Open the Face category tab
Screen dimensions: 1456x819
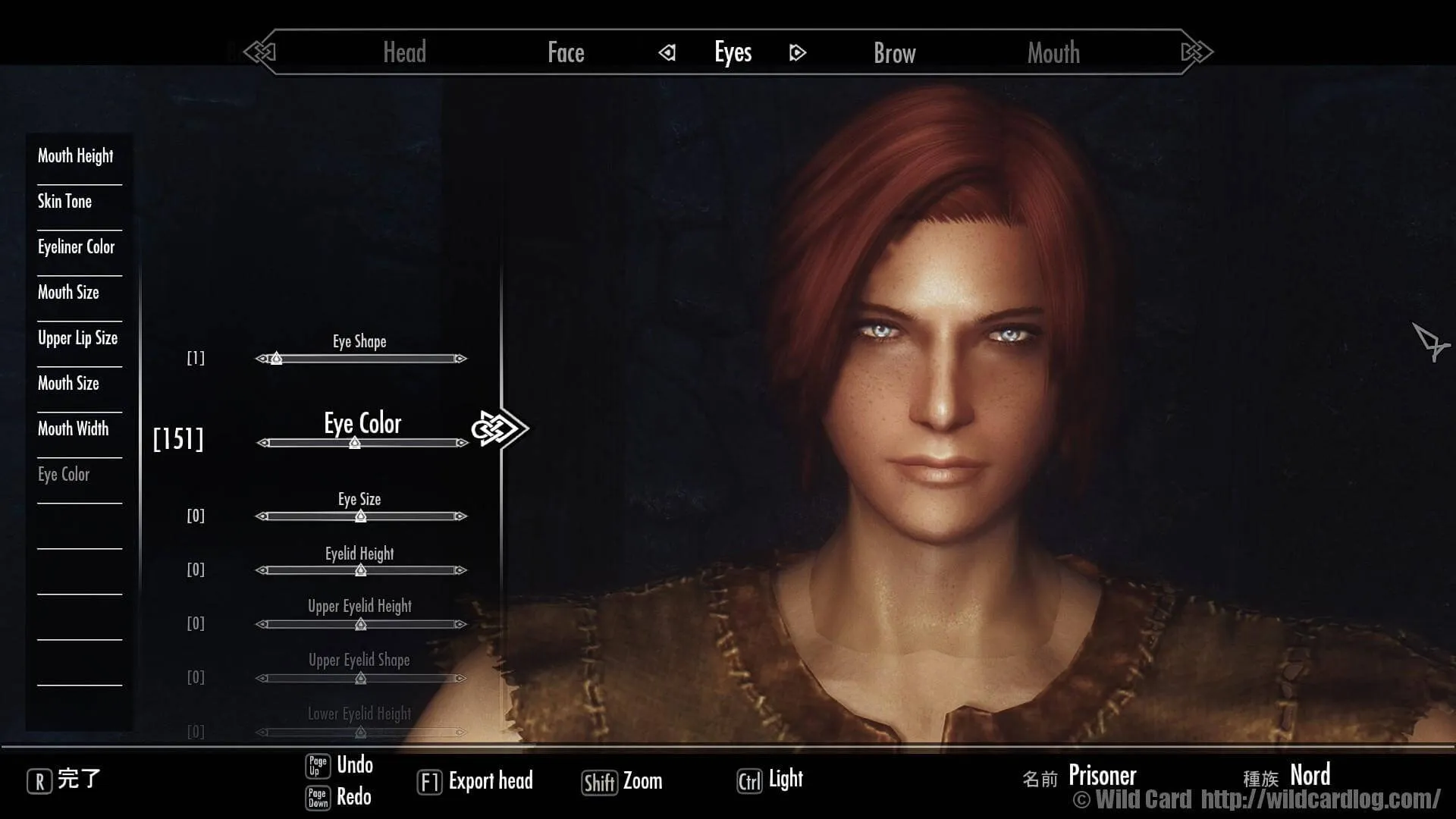point(566,52)
